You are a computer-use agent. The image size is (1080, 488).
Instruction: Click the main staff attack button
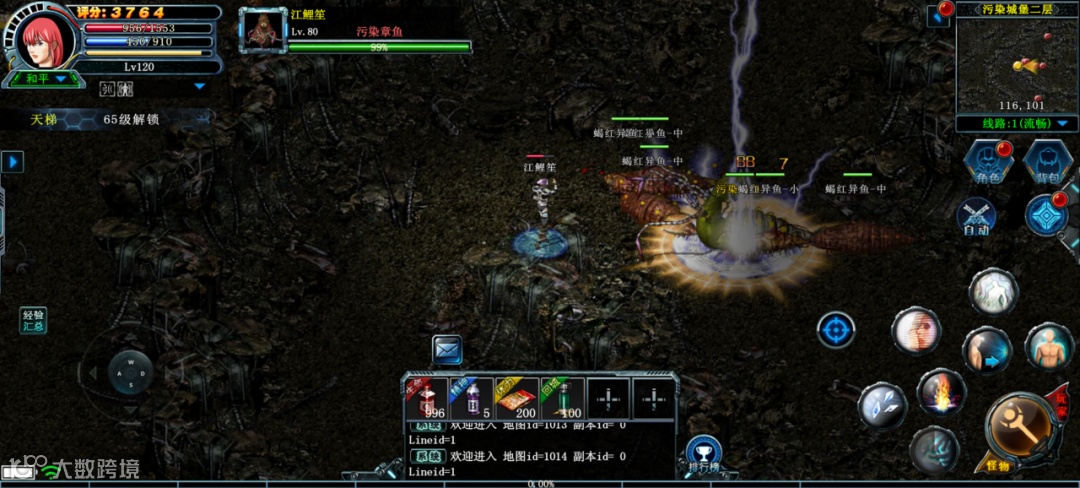click(1019, 427)
